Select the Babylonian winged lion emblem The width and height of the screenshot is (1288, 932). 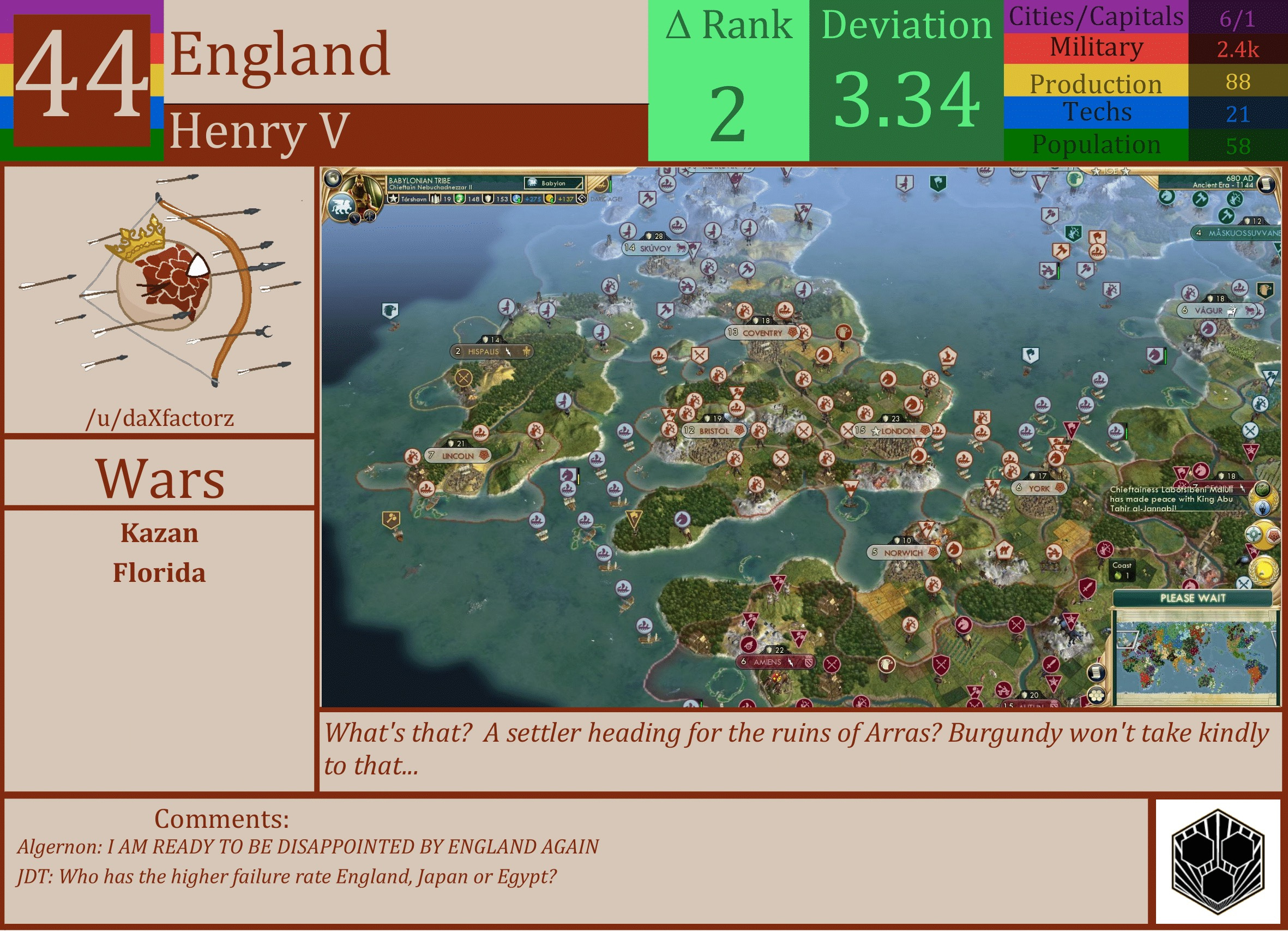(342, 207)
